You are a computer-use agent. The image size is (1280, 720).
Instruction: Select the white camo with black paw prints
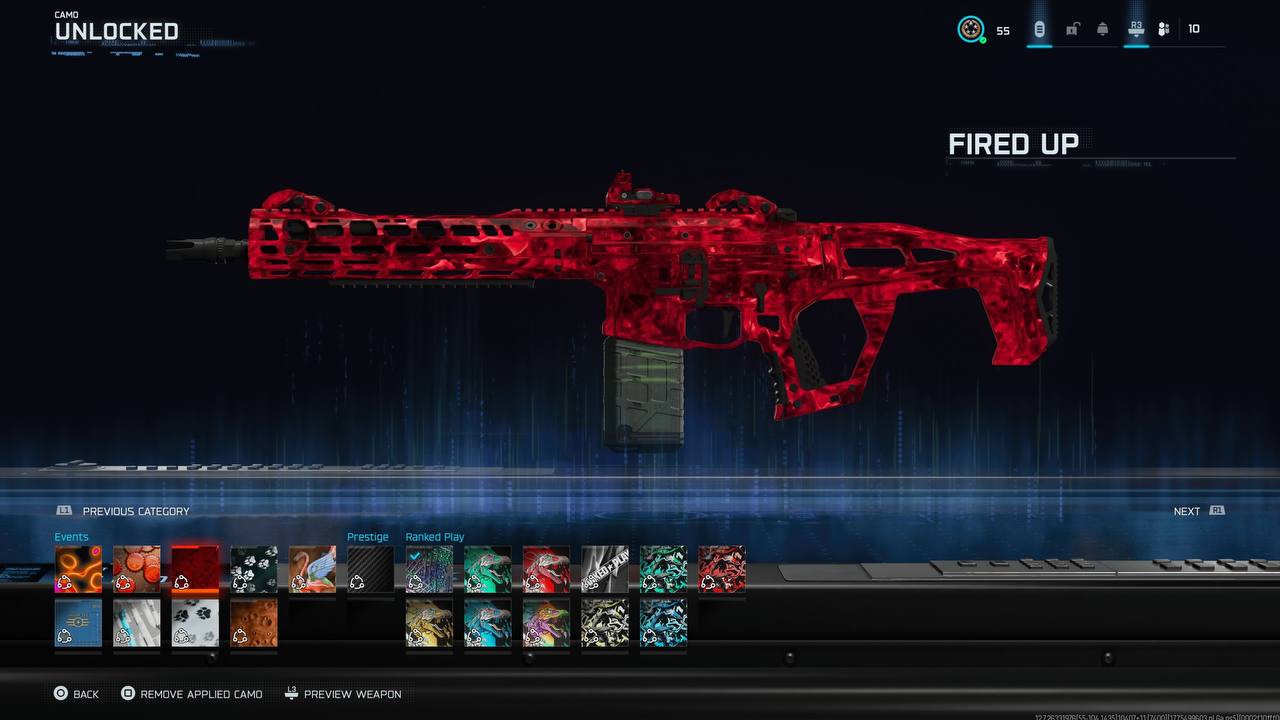(195, 623)
